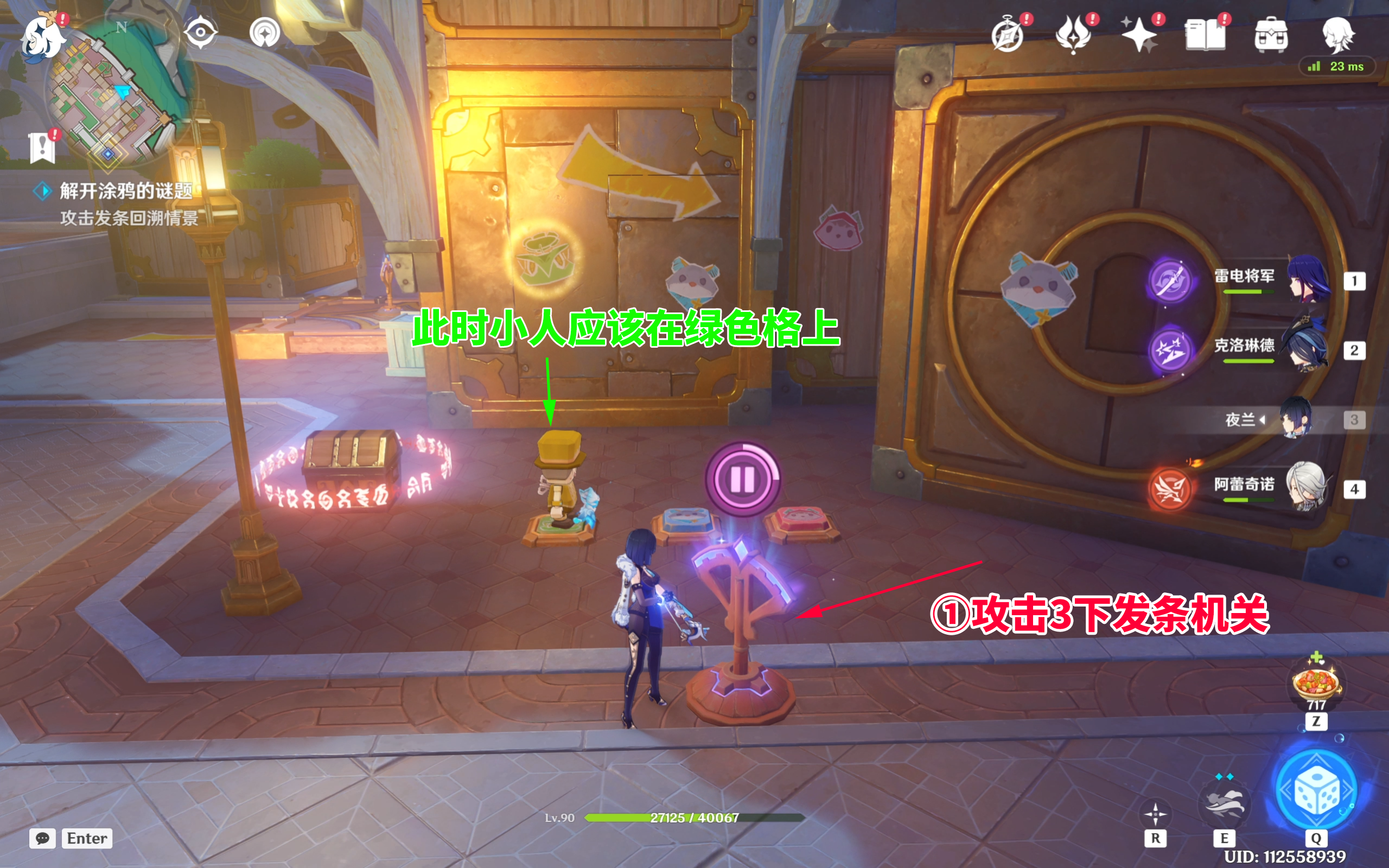1389x868 pixels.
Task: Open the chat box speech bubble
Action: tap(42, 838)
